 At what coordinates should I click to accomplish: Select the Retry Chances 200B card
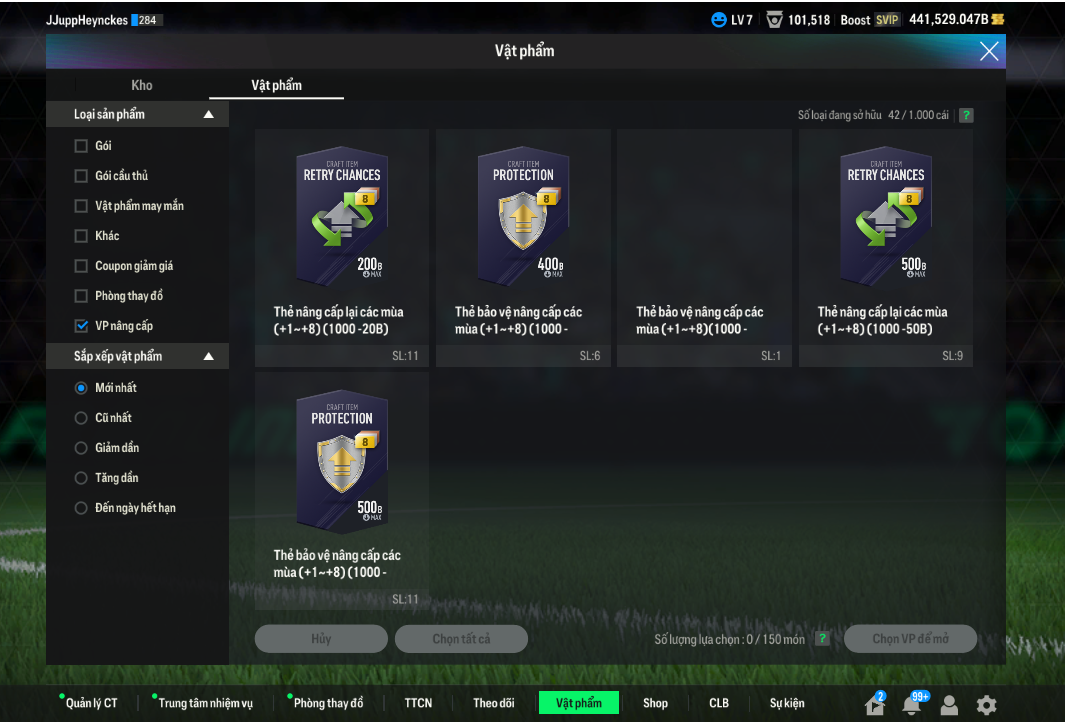pyautogui.click(x=342, y=220)
